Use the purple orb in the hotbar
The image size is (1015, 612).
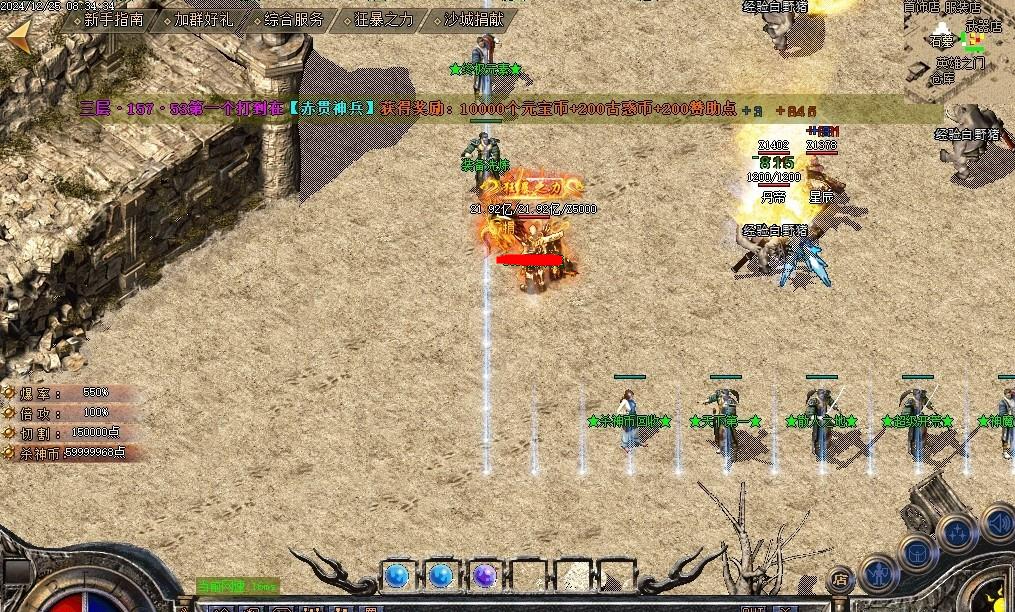pyautogui.click(x=485, y=576)
